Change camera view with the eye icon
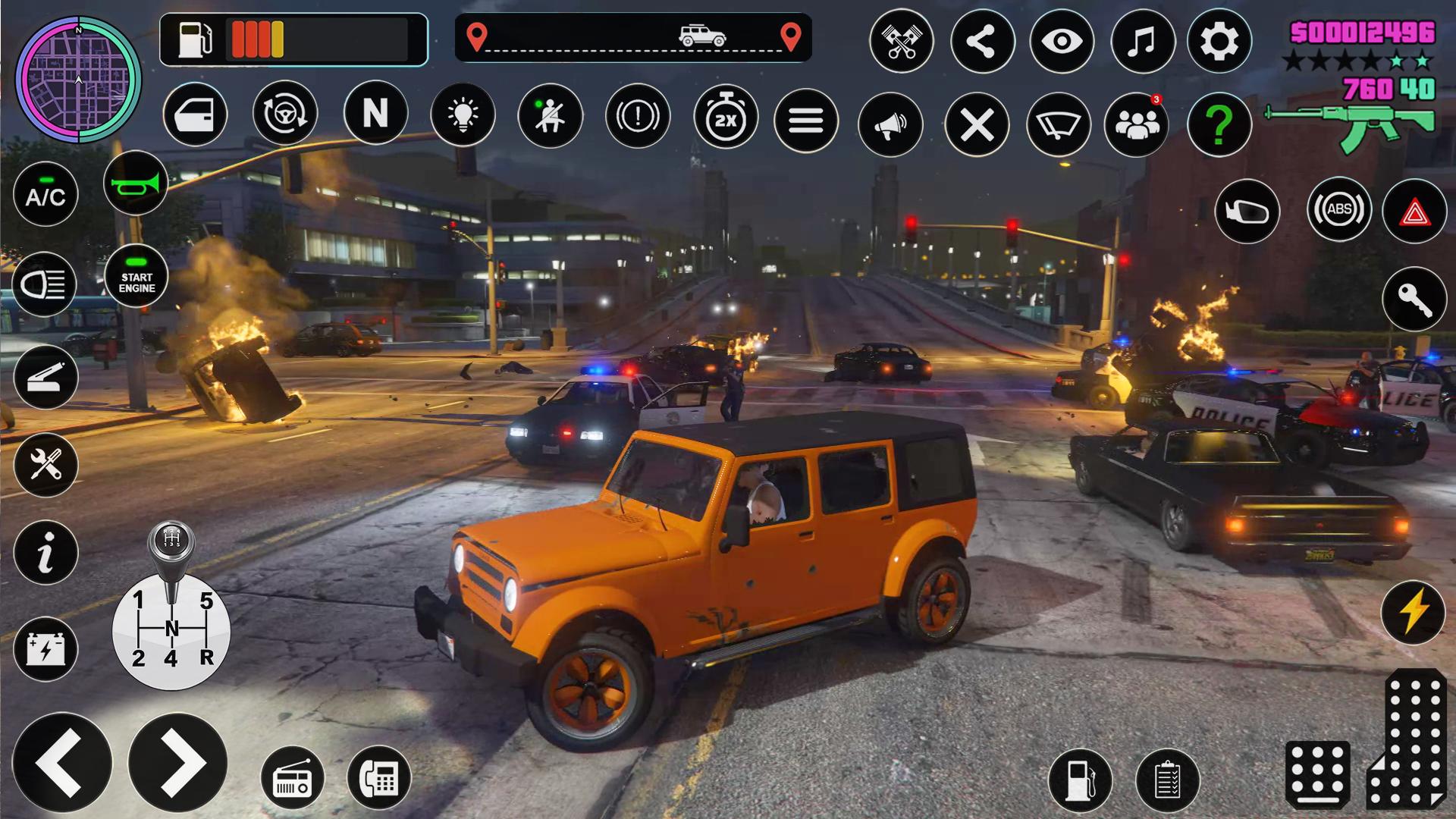Image resolution: width=1456 pixels, height=819 pixels. click(1061, 41)
